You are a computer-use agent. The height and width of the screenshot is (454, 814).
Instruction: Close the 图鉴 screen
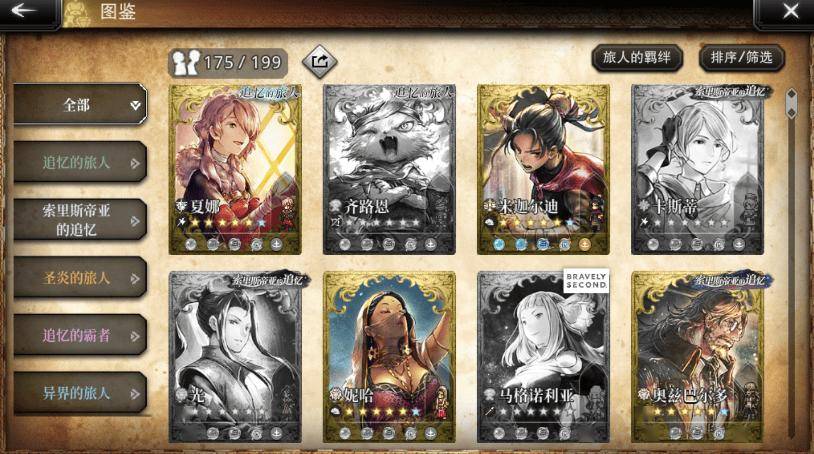[789, 12]
